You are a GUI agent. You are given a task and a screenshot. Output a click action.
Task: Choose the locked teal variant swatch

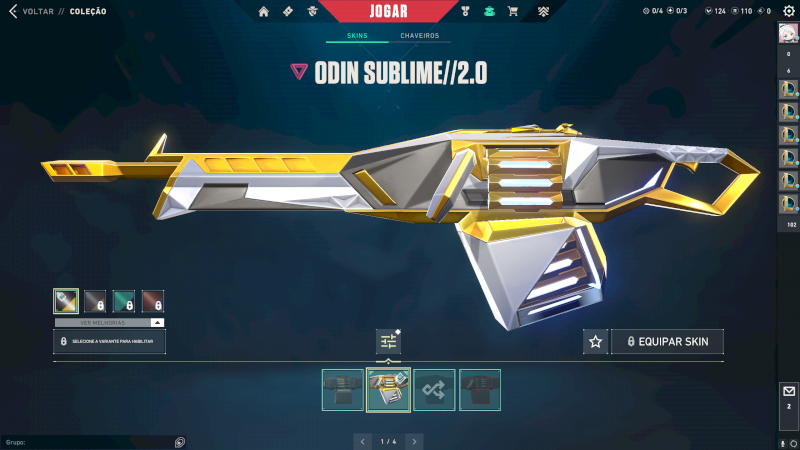click(x=124, y=301)
